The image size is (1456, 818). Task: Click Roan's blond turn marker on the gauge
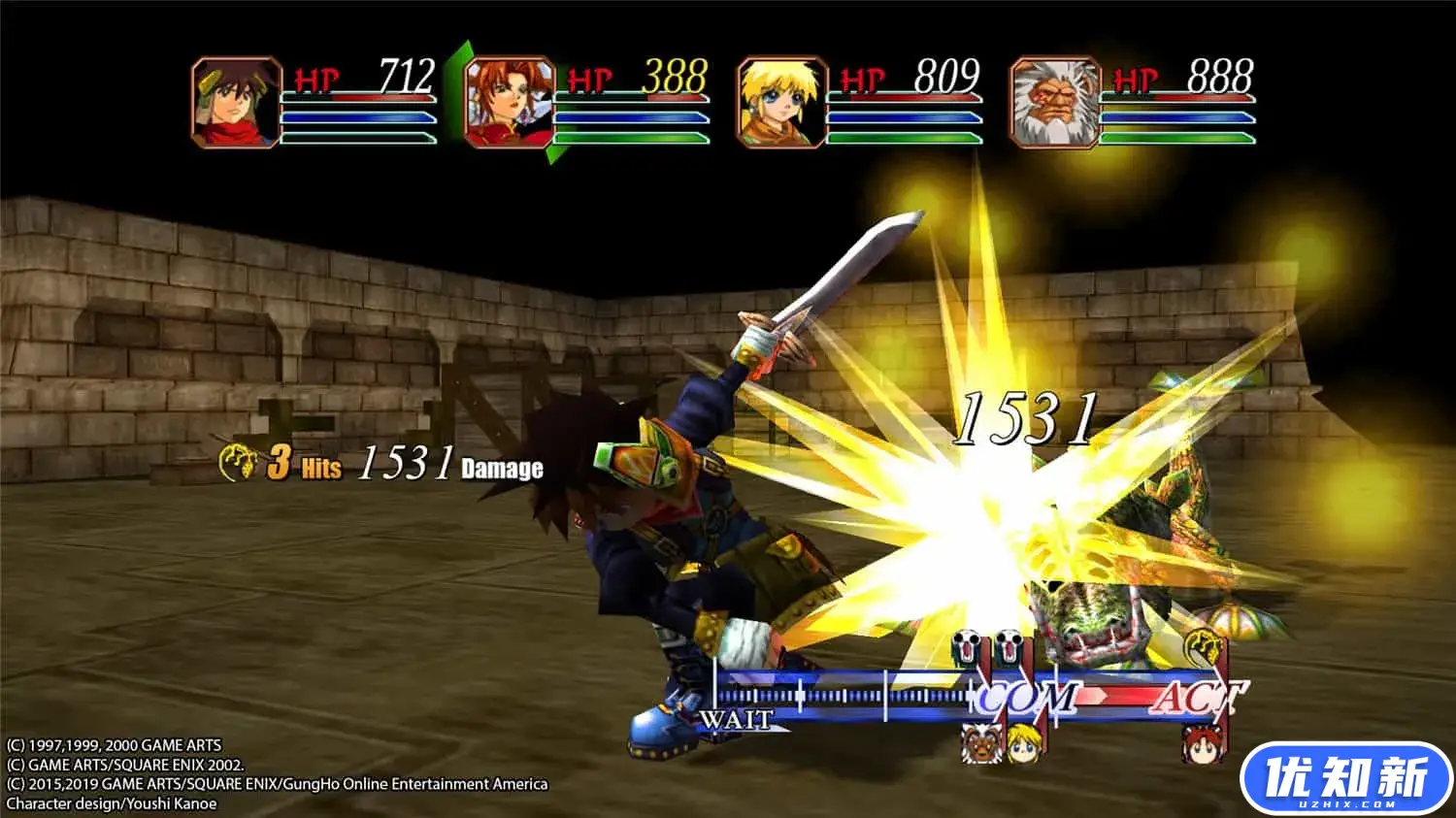1024,742
